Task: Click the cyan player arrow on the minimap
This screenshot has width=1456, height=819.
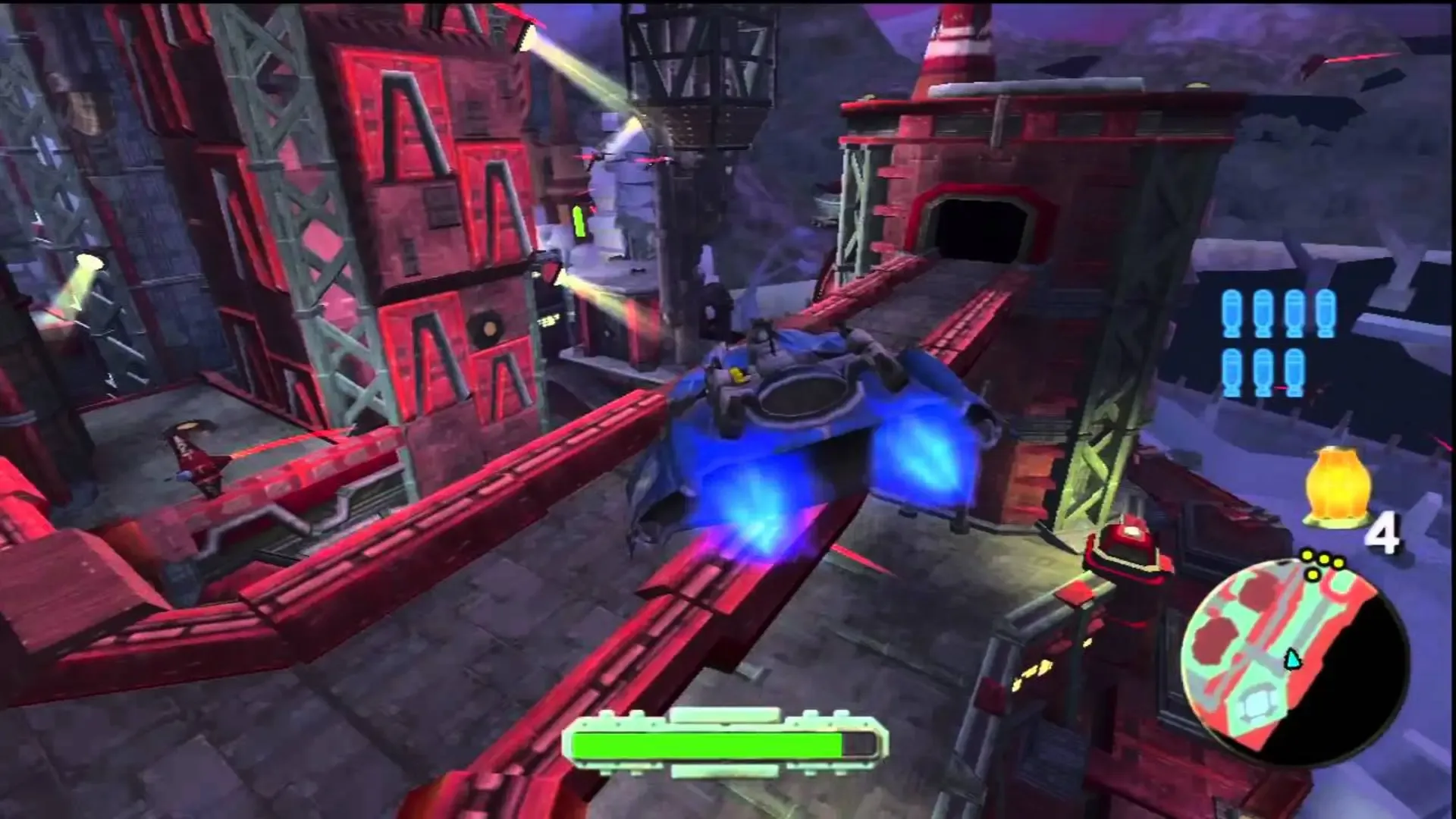Action: pyautogui.click(x=1294, y=659)
